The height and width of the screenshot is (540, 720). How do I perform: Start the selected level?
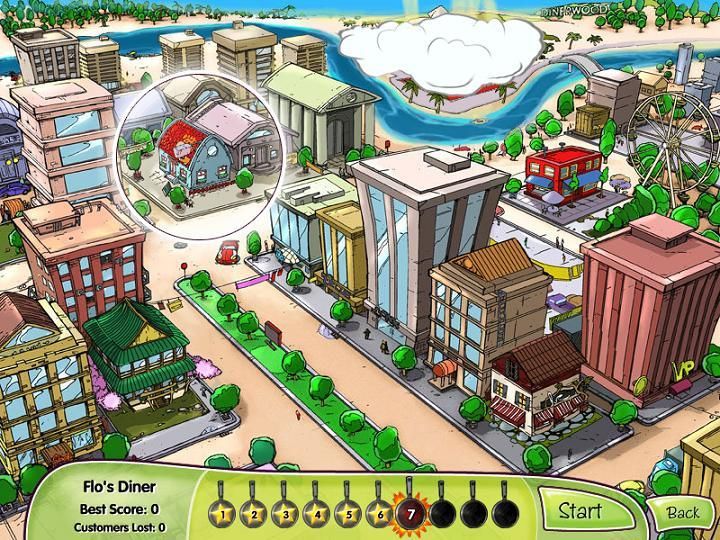point(580,511)
